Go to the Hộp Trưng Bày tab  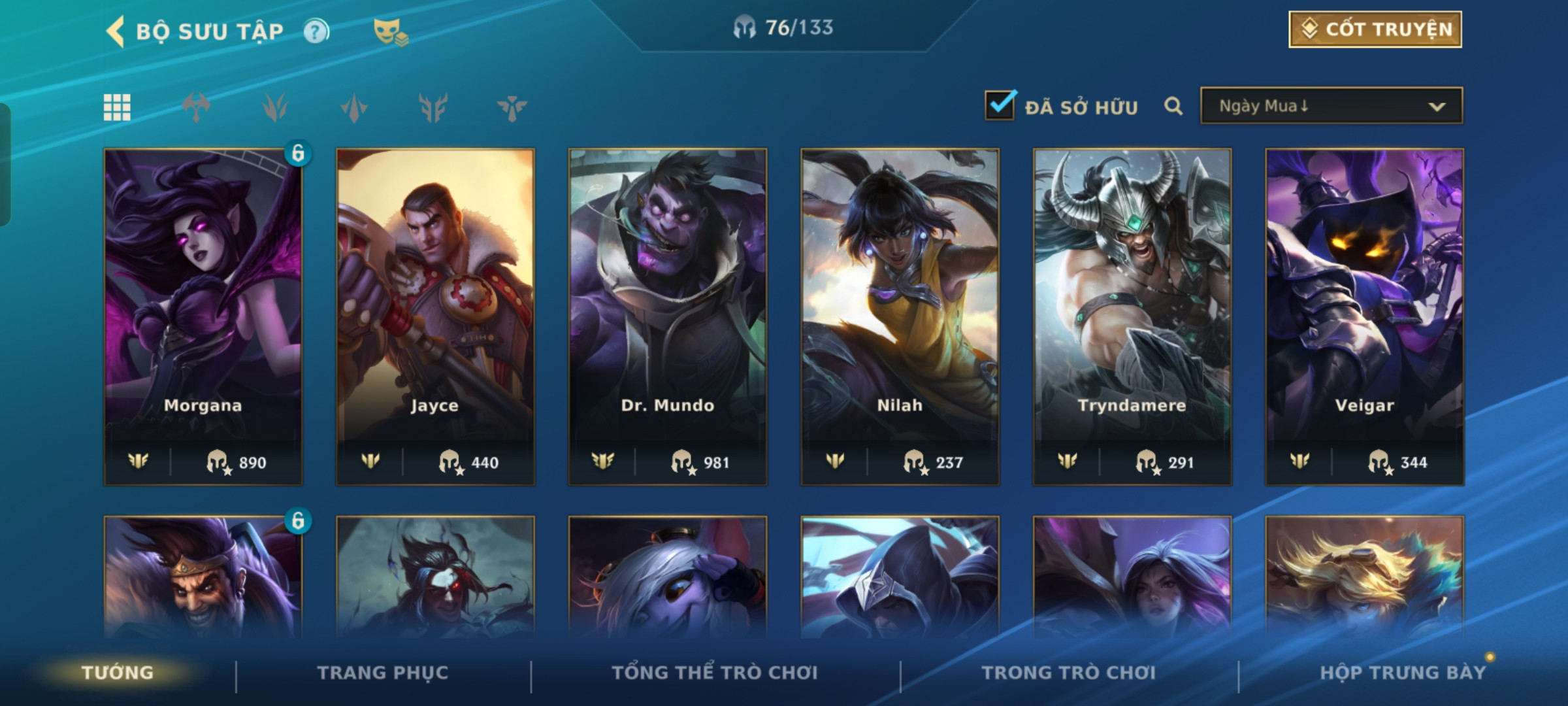tap(1403, 673)
